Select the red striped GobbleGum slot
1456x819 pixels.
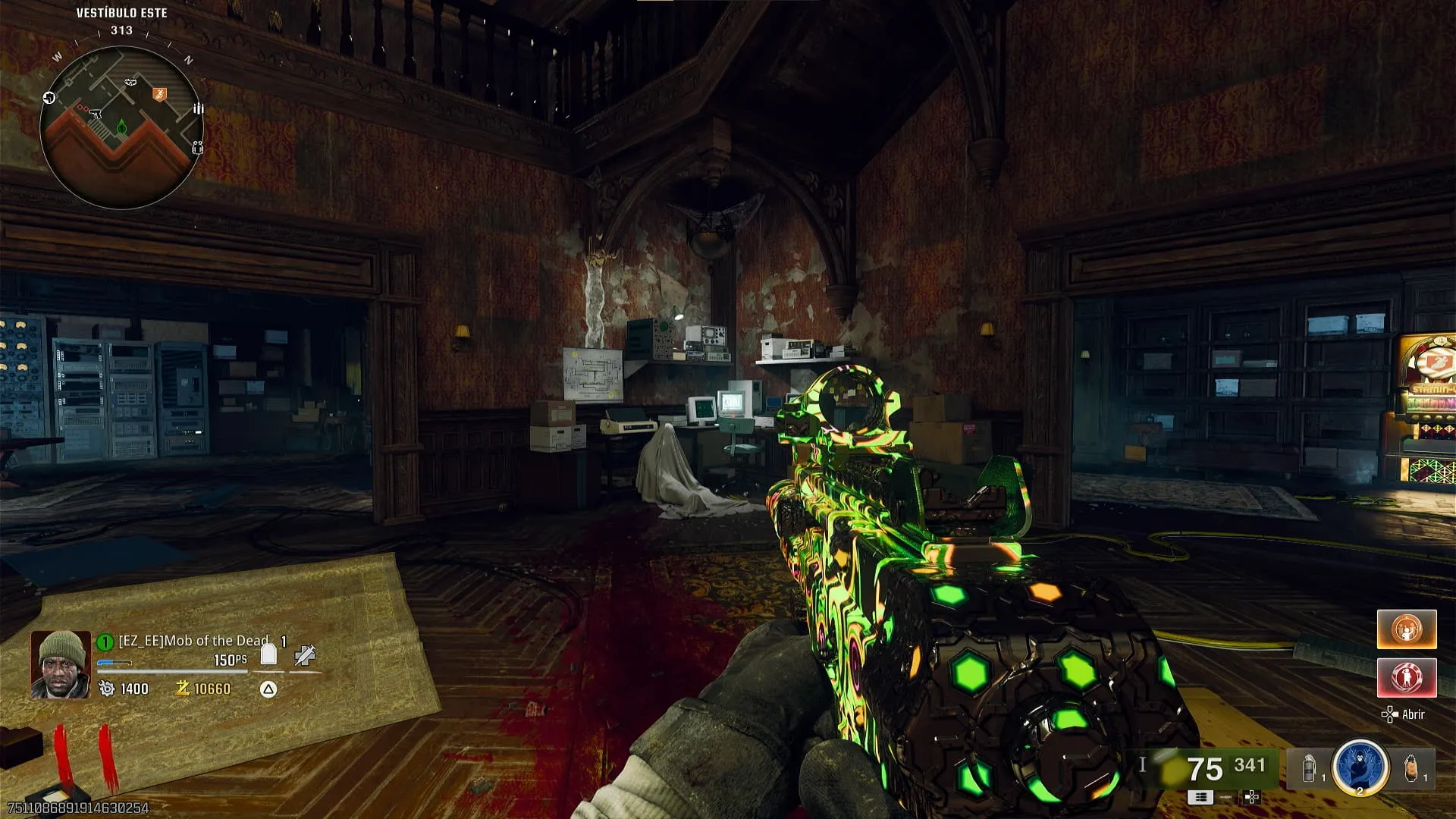(1407, 677)
